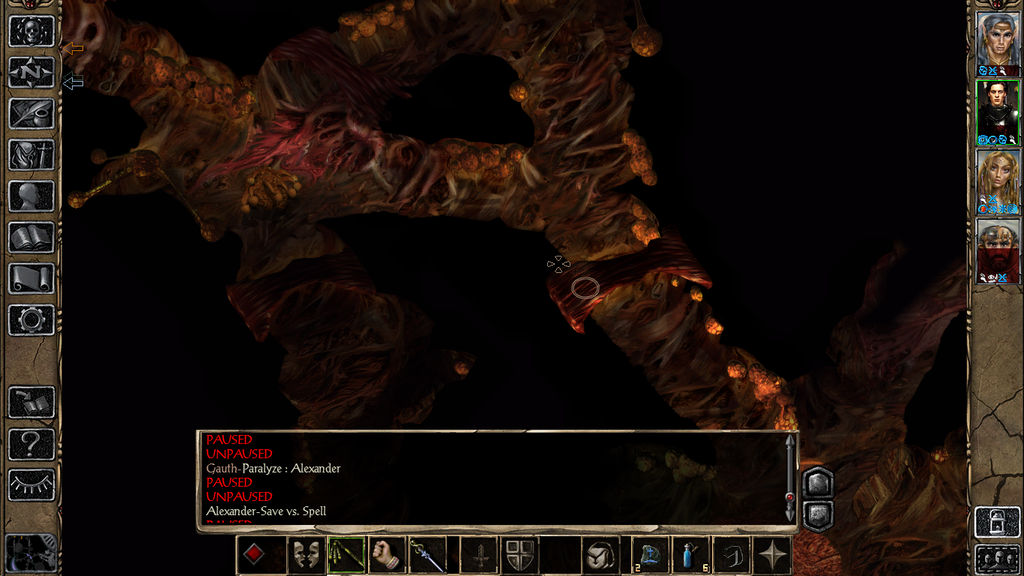1024x576 pixels.
Task: Activate the theater masks ability
Action: 306,555
